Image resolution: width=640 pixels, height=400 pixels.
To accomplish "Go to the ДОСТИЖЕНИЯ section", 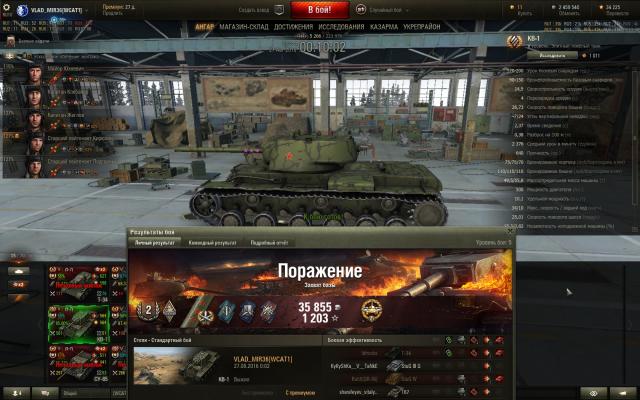I will click(294, 28).
